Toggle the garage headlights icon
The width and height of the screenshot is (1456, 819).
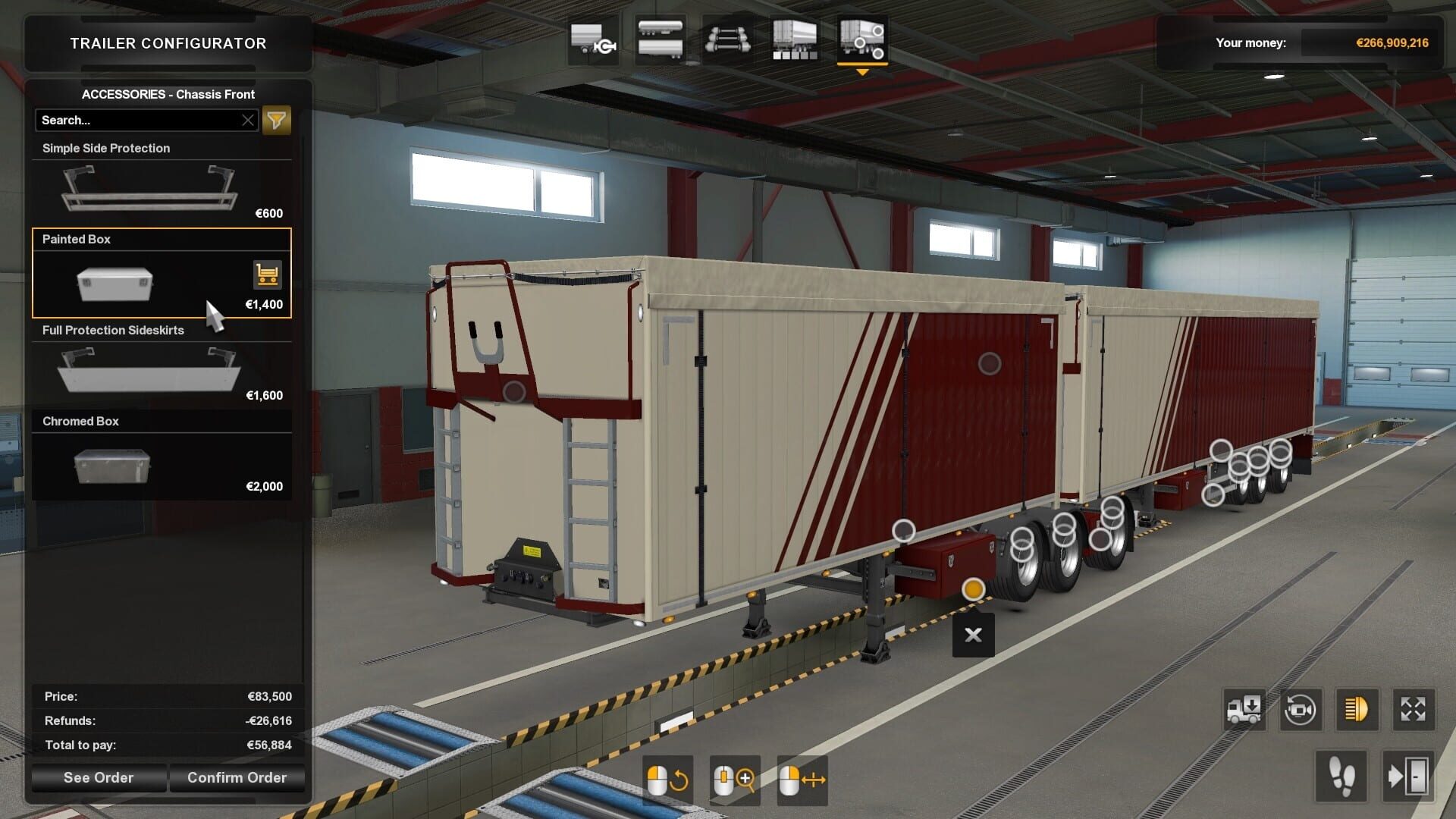coord(1354,710)
